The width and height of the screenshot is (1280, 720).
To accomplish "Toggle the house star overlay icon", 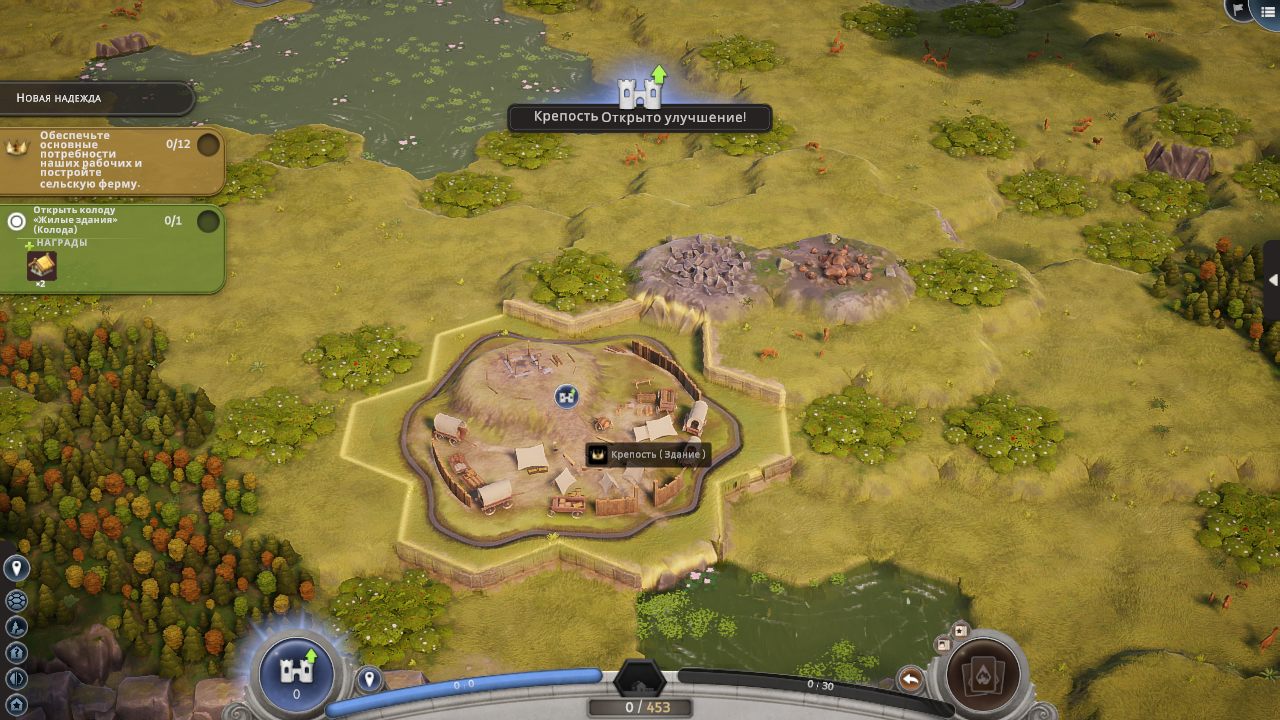I will [x=16, y=703].
